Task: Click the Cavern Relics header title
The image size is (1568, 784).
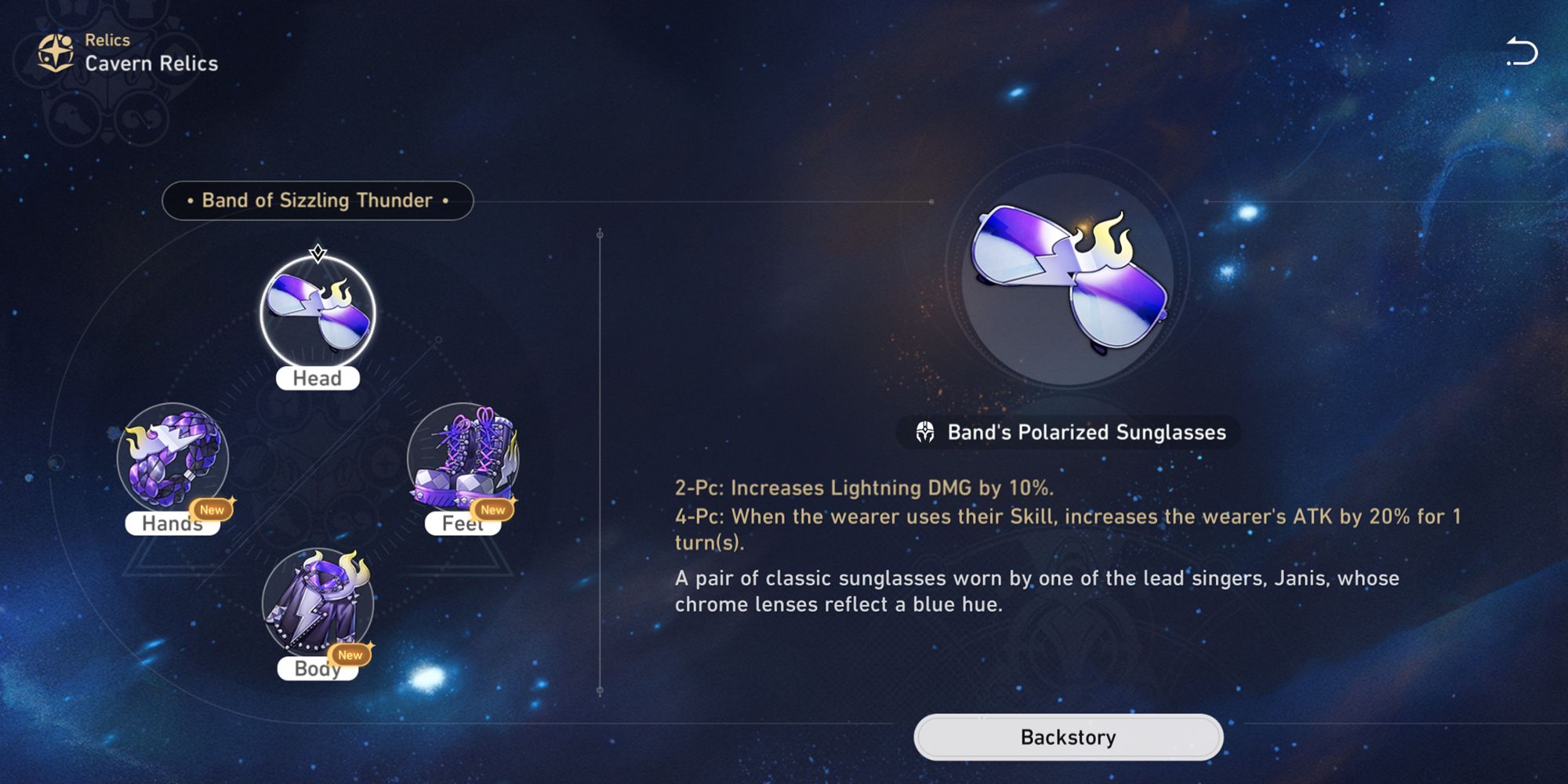Action: click(x=147, y=64)
